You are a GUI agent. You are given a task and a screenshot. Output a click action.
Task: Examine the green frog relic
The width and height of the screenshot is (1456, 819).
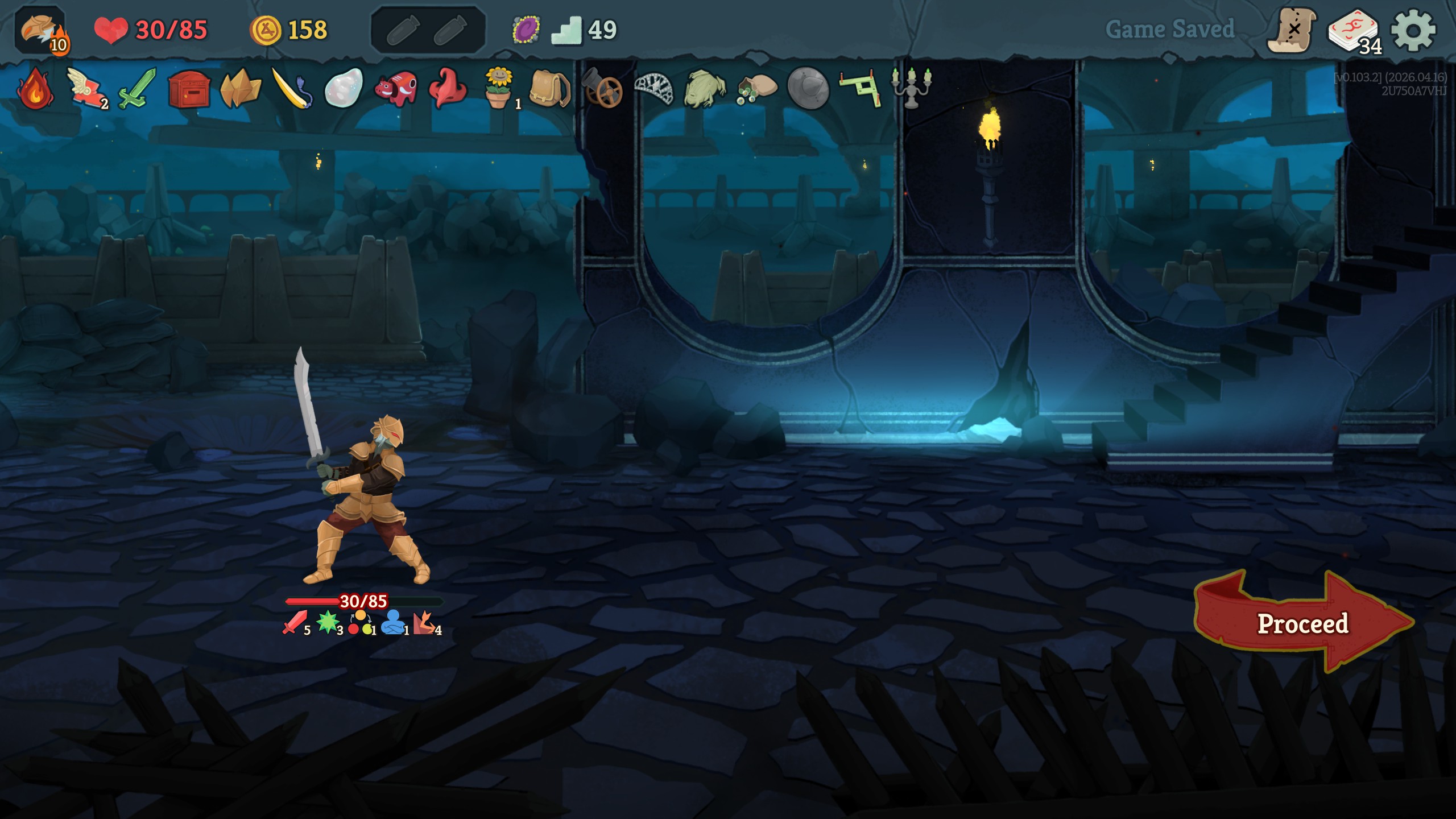705,89
